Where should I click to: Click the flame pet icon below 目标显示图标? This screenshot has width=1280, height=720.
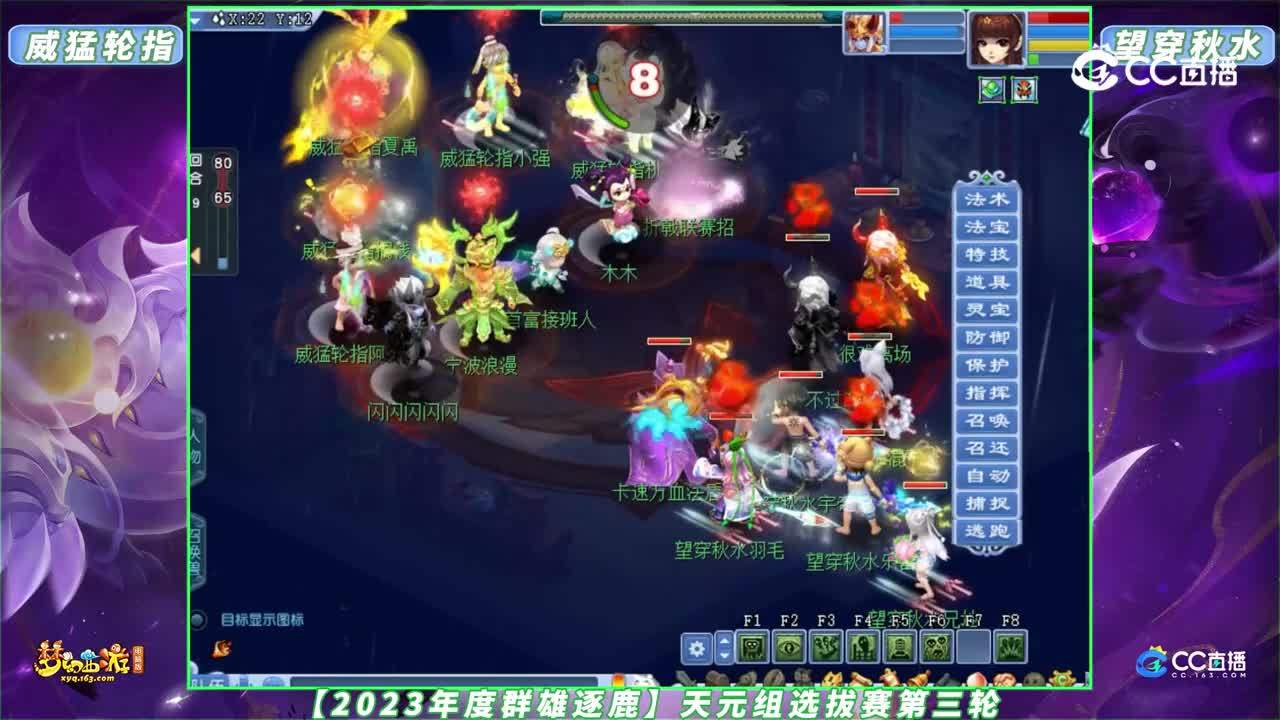click(x=218, y=648)
